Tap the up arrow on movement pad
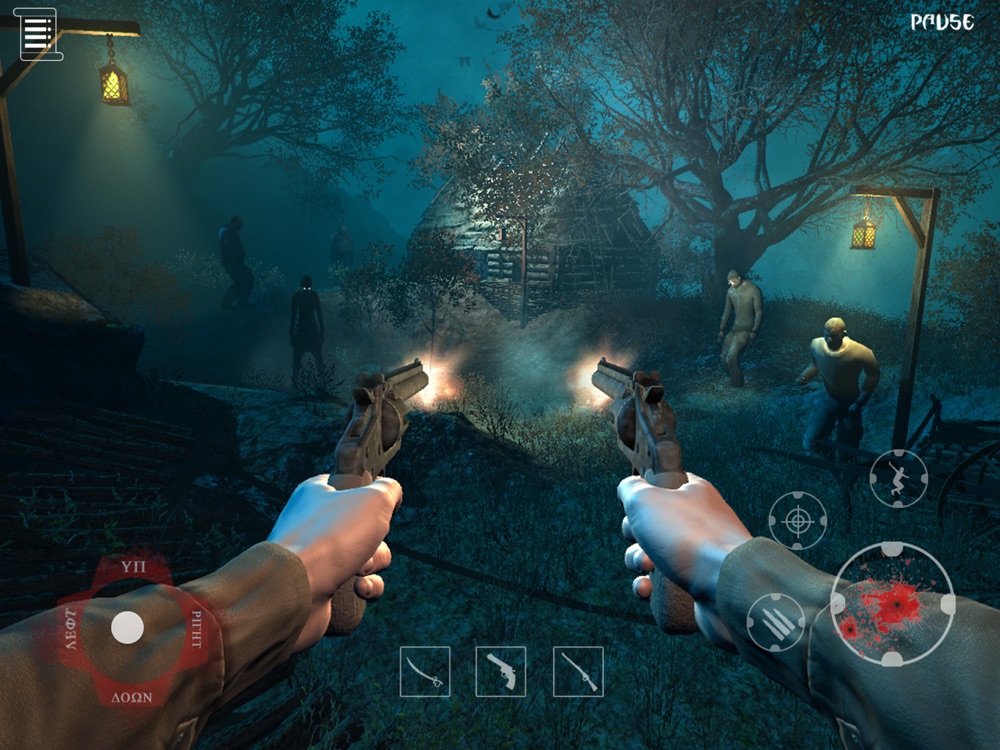 pyautogui.click(x=127, y=566)
